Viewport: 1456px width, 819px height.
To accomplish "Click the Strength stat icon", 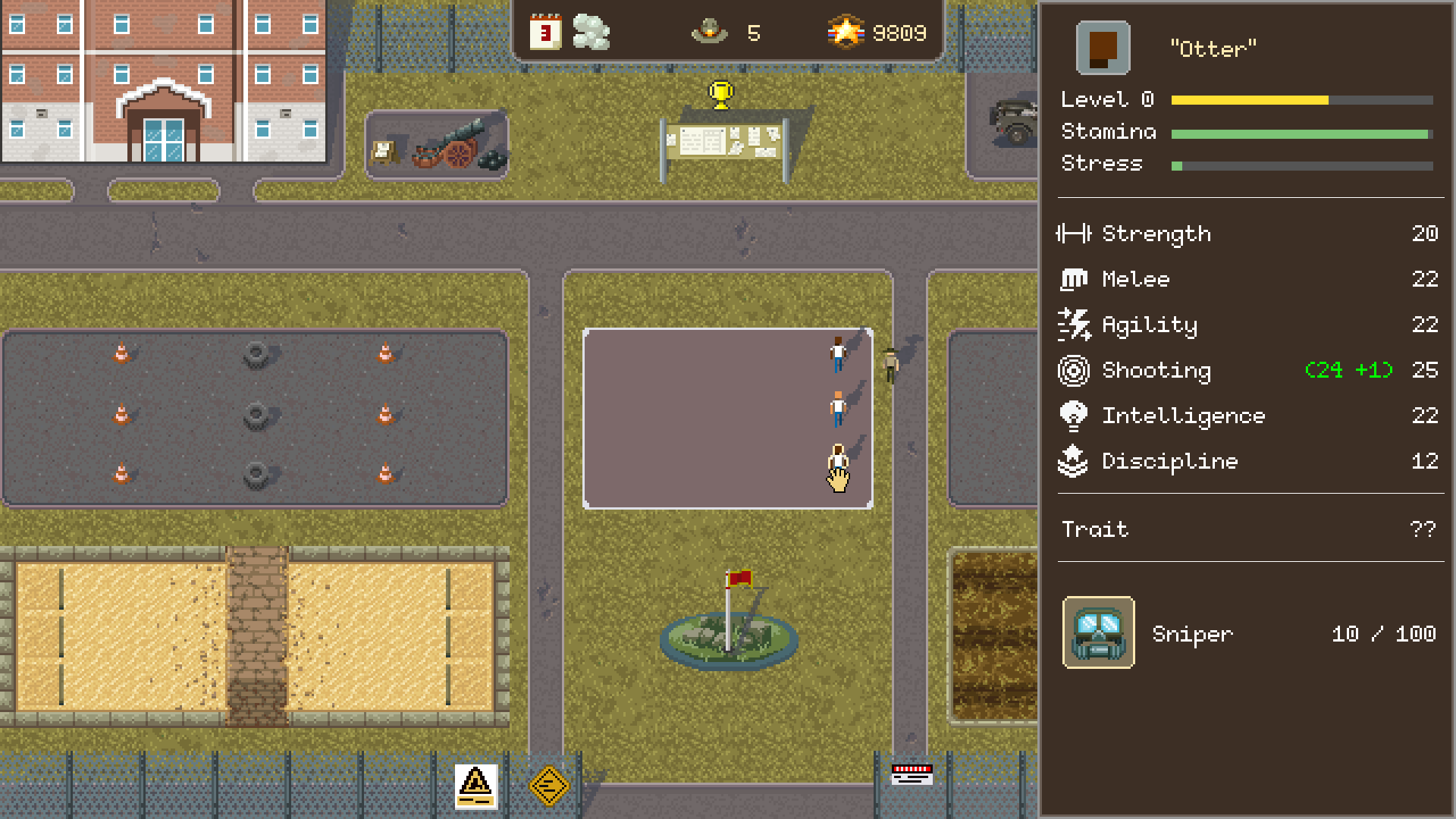I will tap(1074, 234).
